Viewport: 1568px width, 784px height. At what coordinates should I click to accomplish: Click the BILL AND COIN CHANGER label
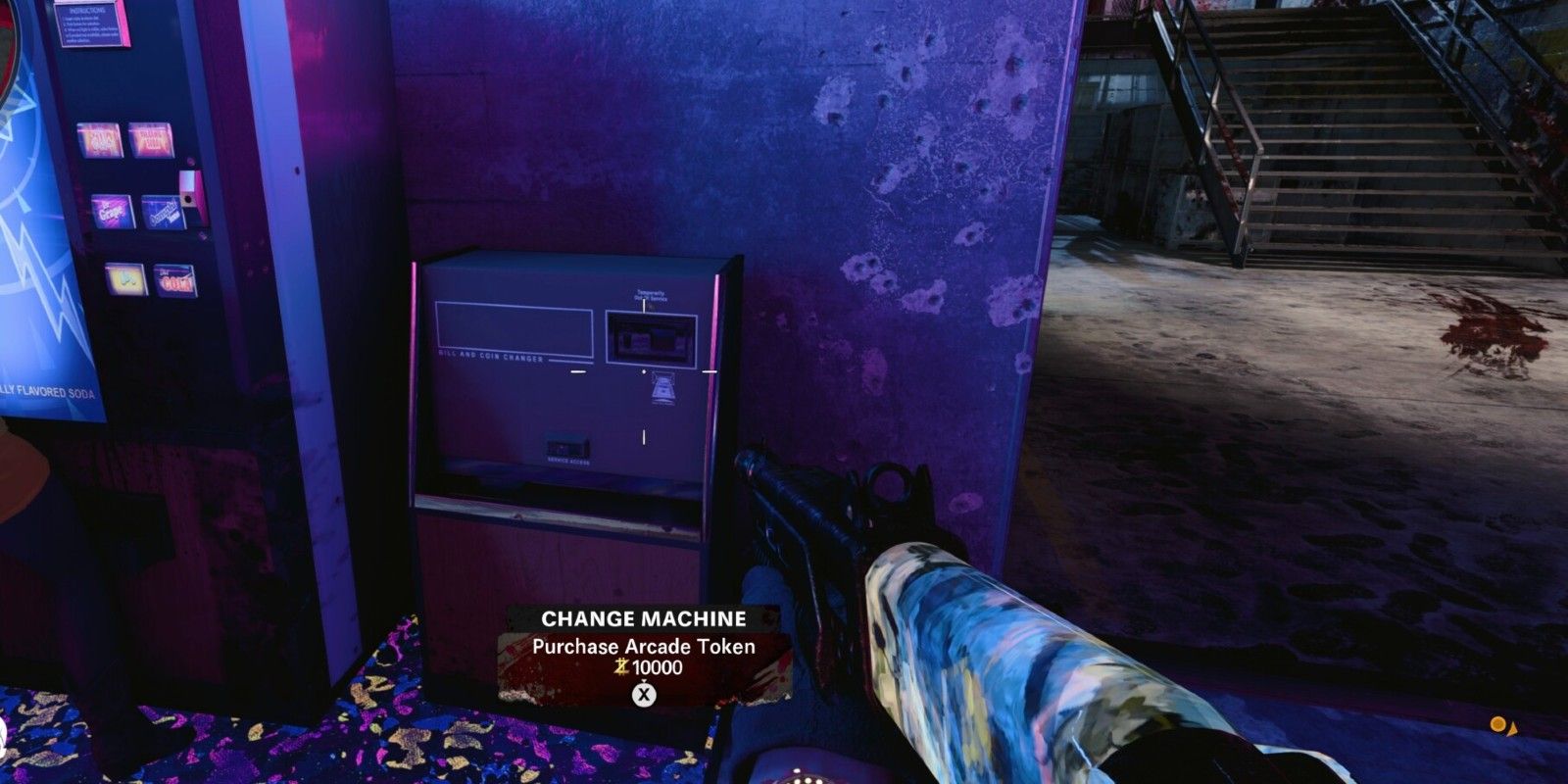point(491,358)
